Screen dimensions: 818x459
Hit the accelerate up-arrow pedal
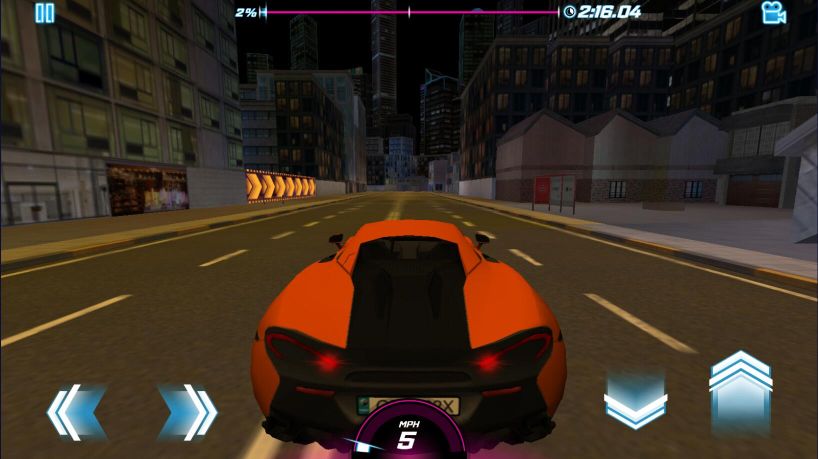pyautogui.click(x=740, y=392)
